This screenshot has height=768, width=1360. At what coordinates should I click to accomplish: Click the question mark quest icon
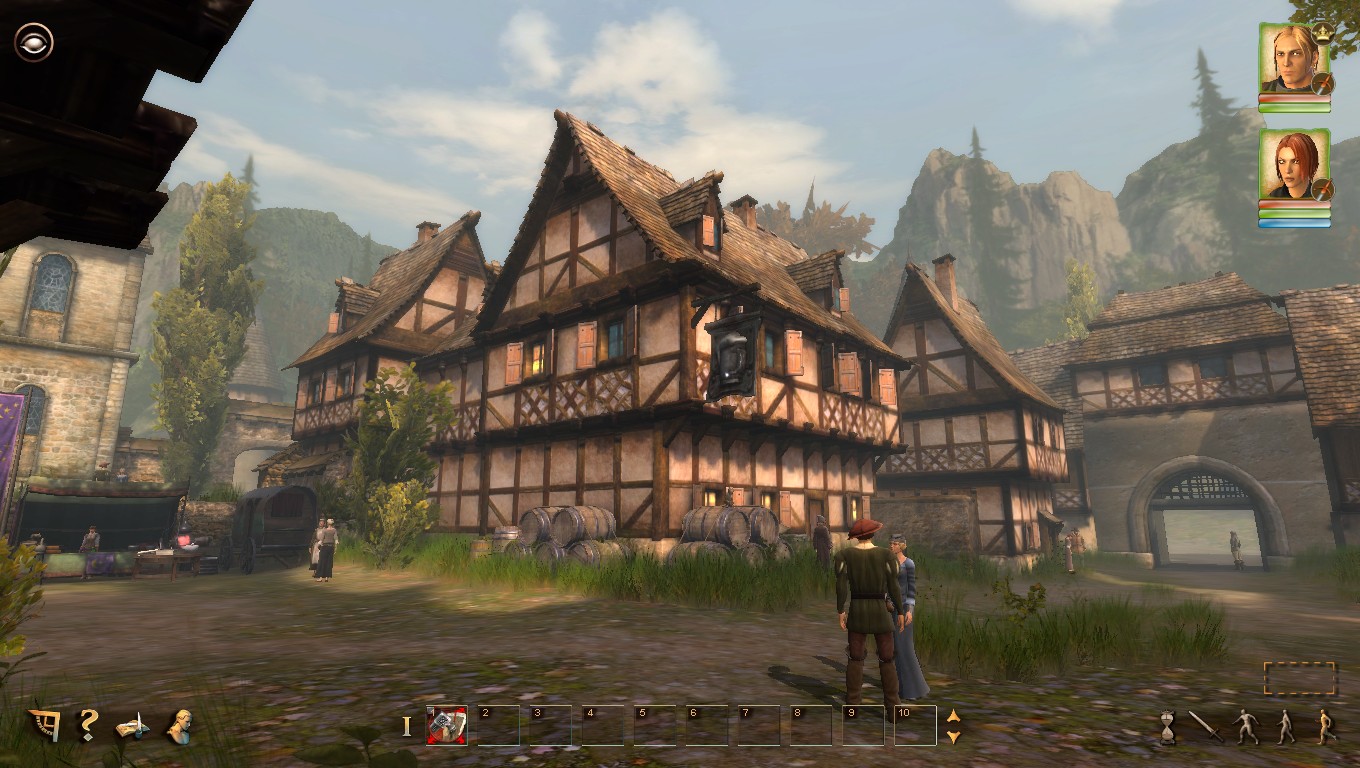(88, 724)
